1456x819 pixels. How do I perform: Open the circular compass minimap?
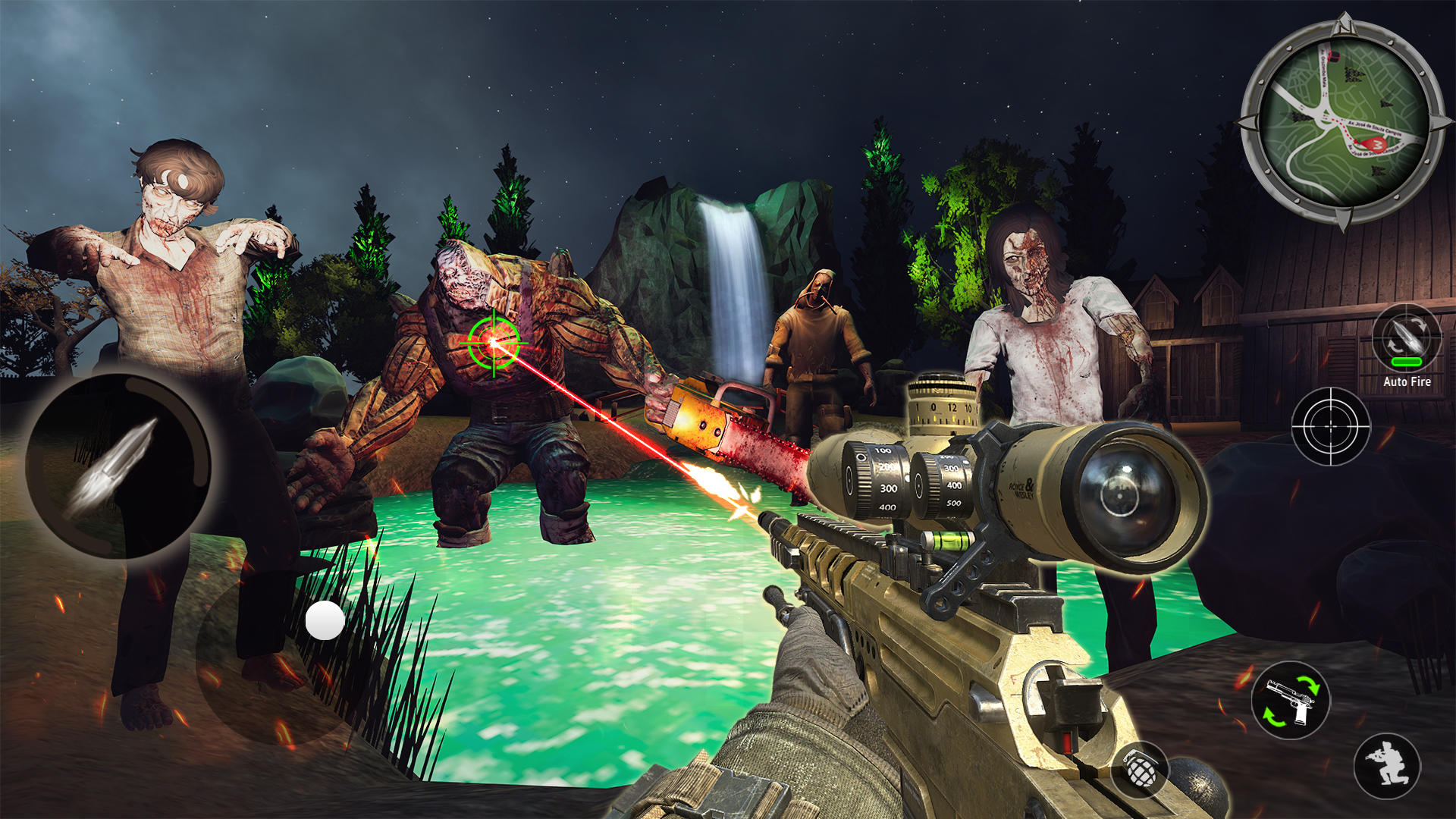(1343, 121)
